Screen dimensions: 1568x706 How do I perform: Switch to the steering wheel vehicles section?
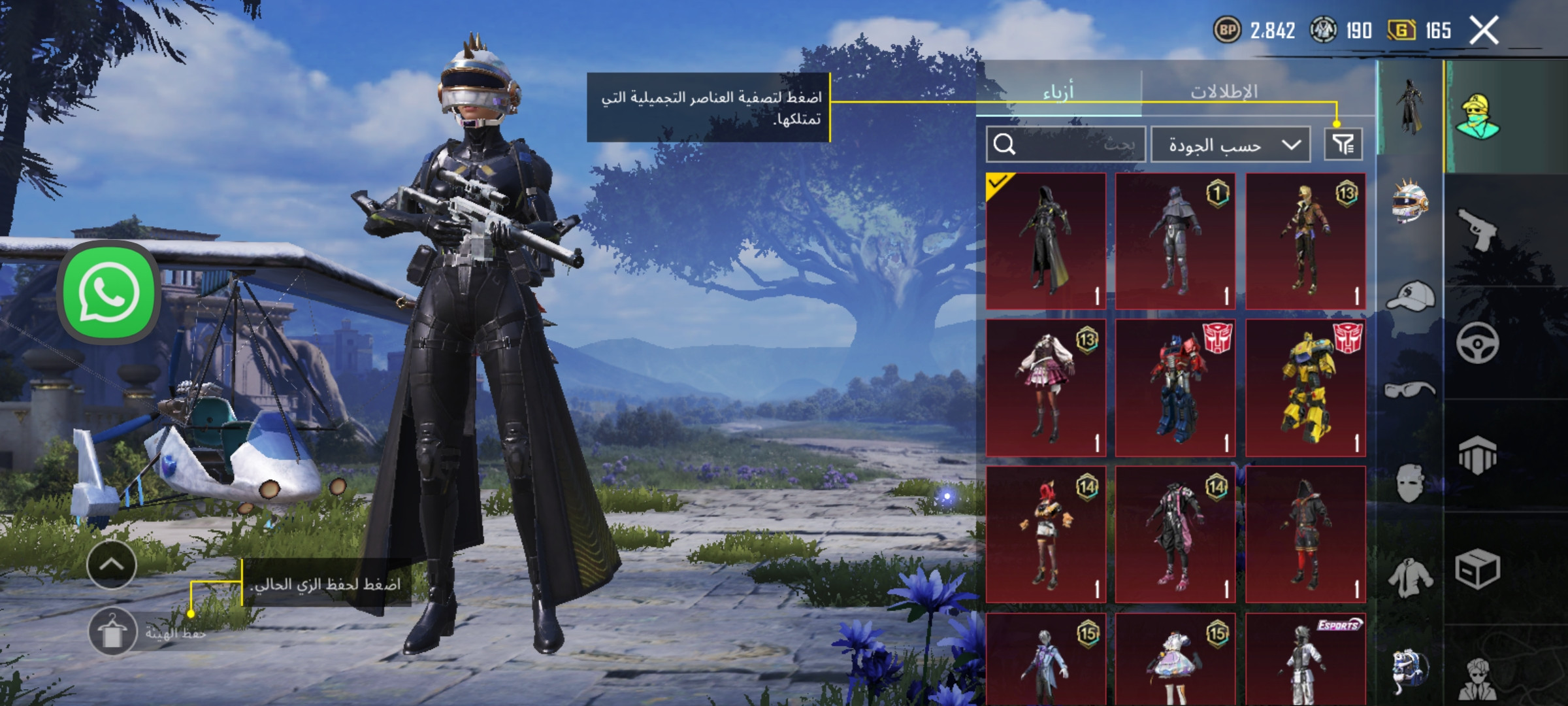[x=1478, y=343]
